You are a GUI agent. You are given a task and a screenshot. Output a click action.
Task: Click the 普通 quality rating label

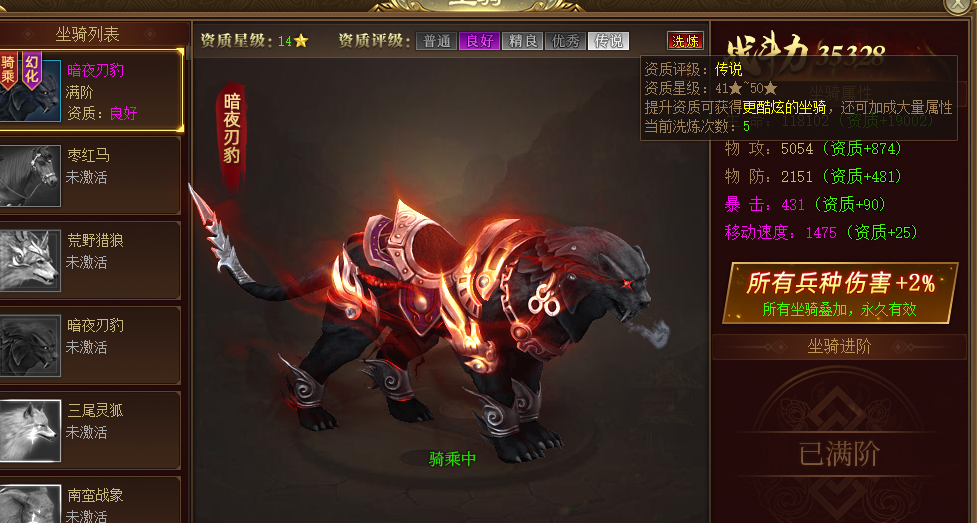tap(436, 41)
